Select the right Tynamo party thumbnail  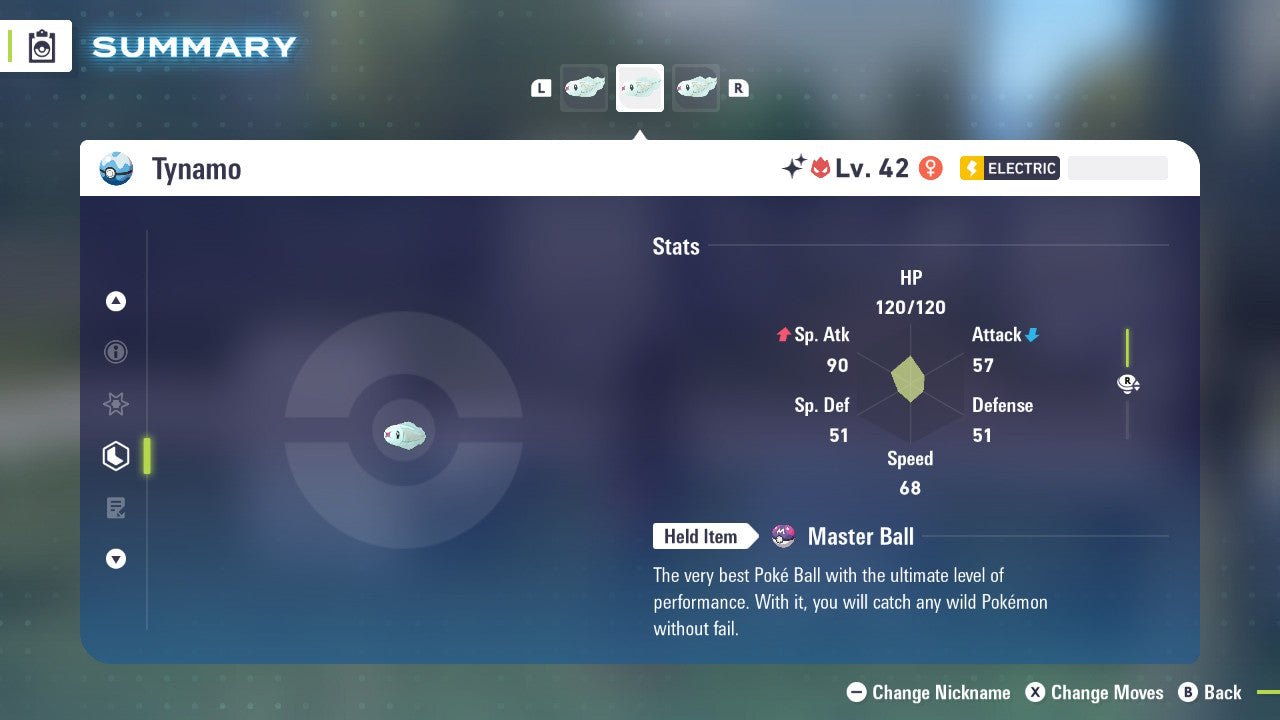click(696, 87)
